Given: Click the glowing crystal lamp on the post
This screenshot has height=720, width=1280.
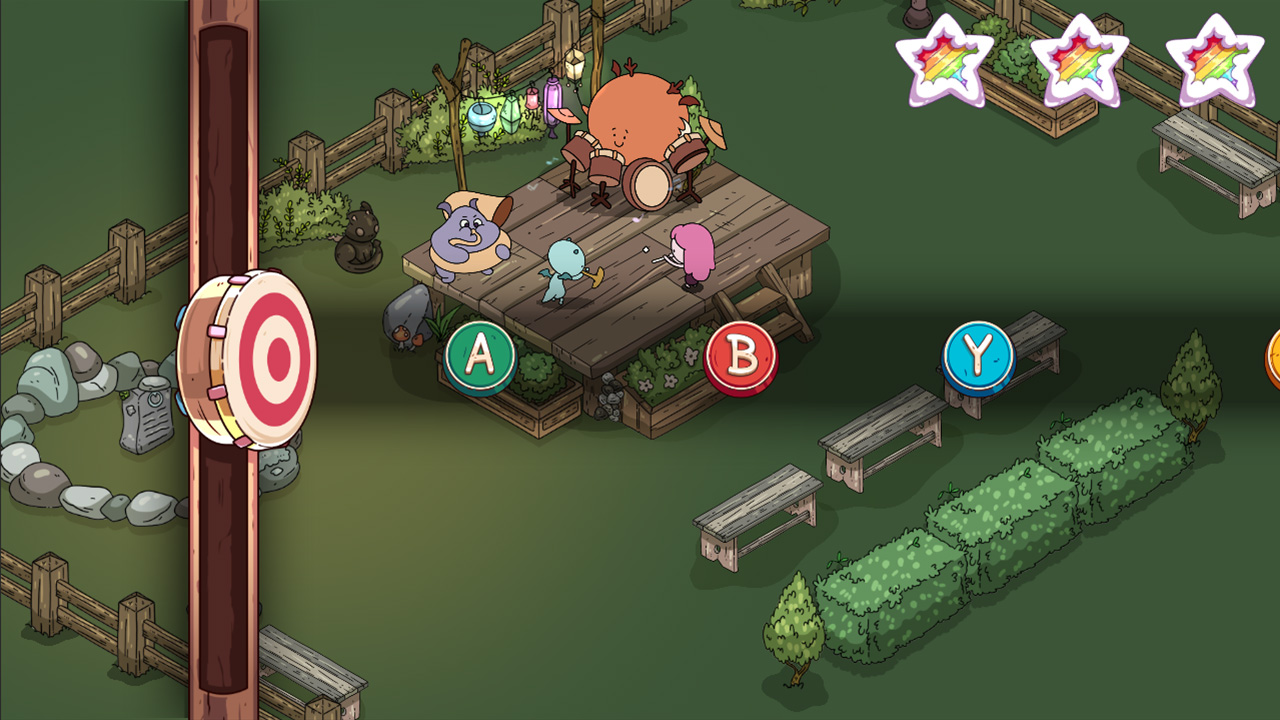Looking at the screenshot, I should click(575, 65).
